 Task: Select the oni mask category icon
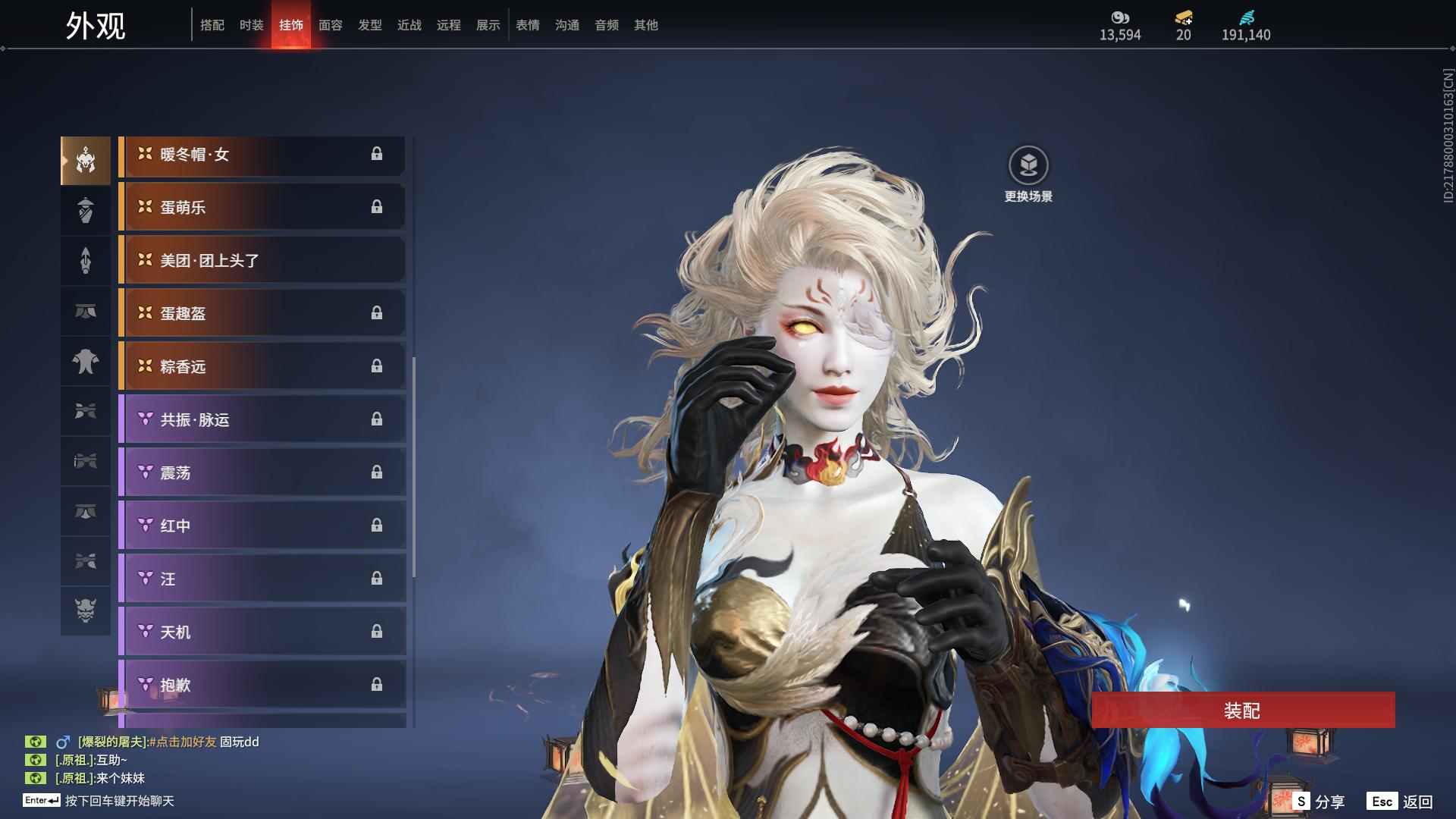click(86, 610)
